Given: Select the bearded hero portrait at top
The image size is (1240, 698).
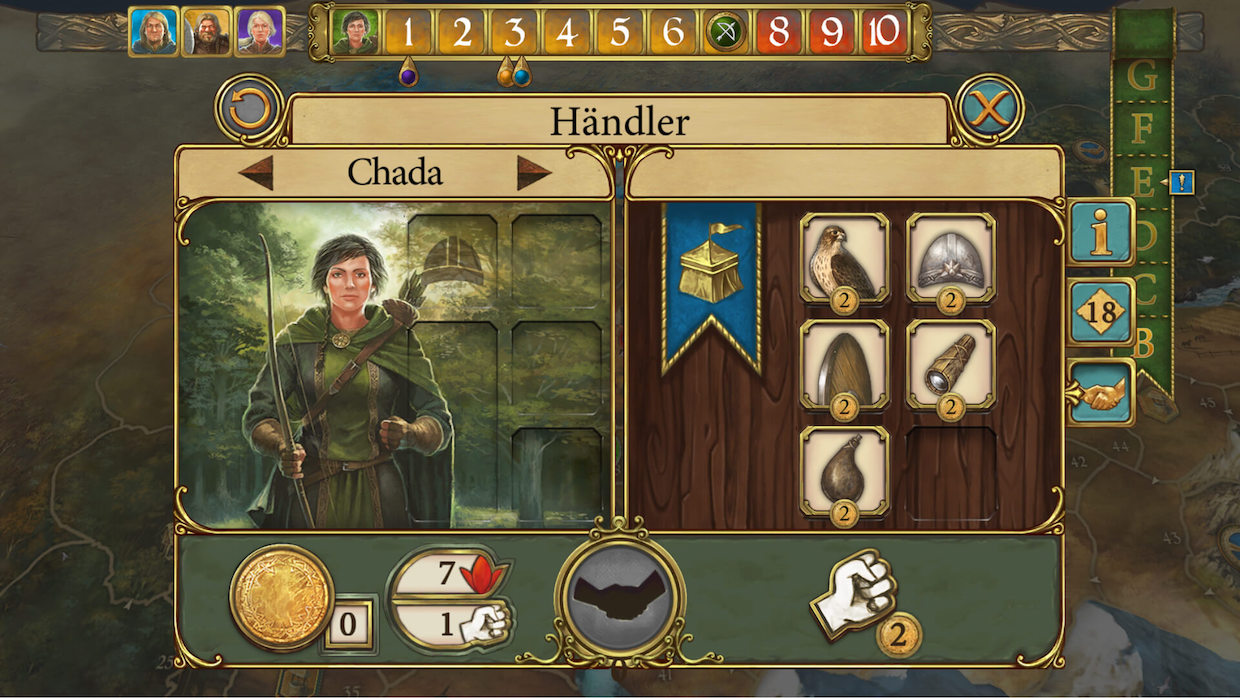Looking at the screenshot, I should (206, 32).
